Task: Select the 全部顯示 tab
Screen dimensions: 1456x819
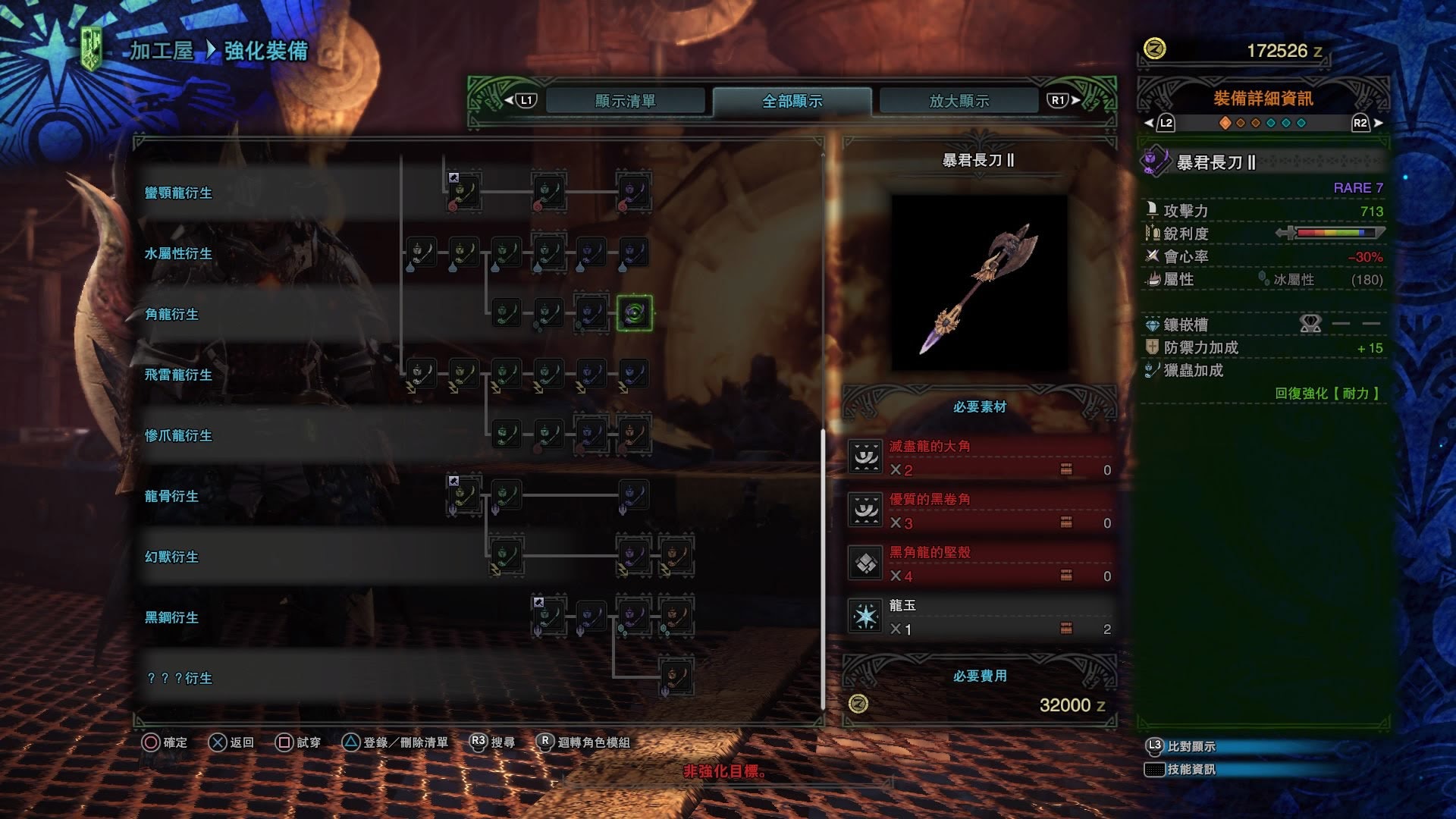Action: point(792,101)
